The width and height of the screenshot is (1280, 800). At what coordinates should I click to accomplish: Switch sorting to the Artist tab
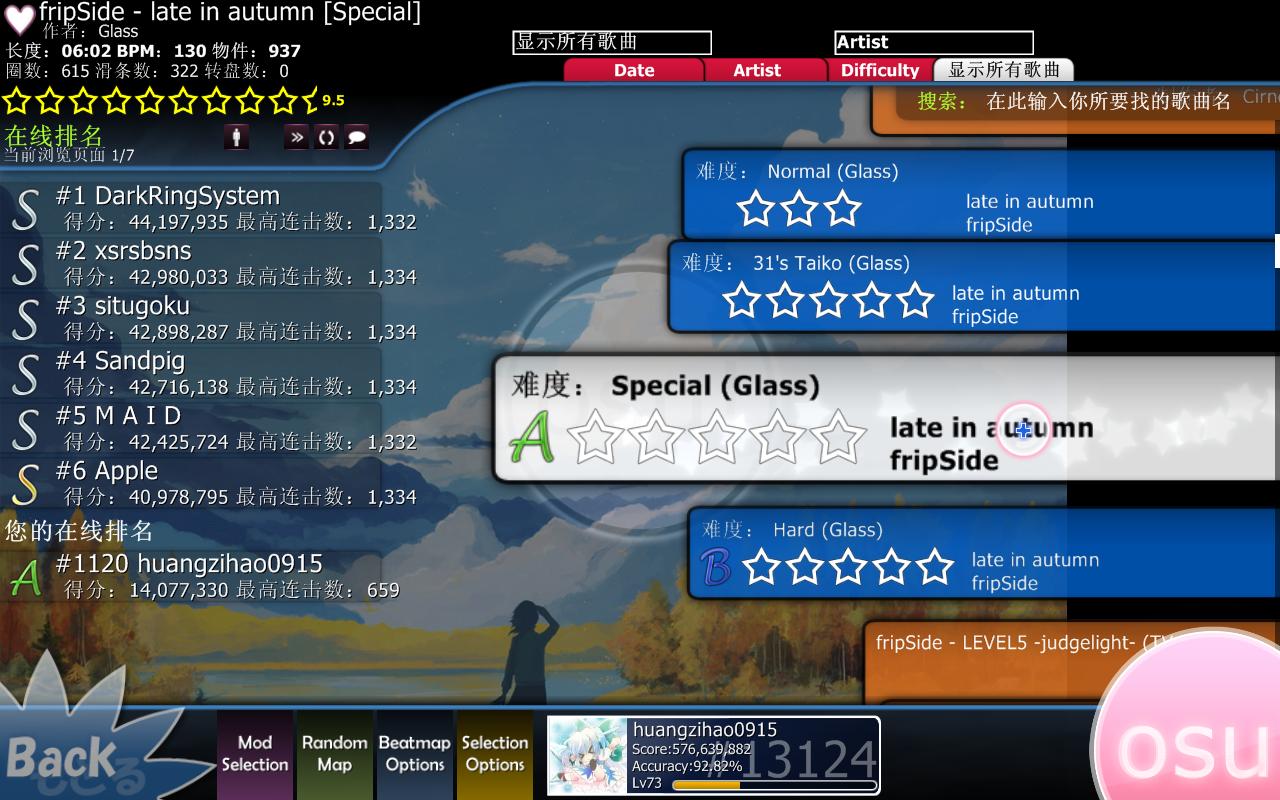[x=755, y=70]
